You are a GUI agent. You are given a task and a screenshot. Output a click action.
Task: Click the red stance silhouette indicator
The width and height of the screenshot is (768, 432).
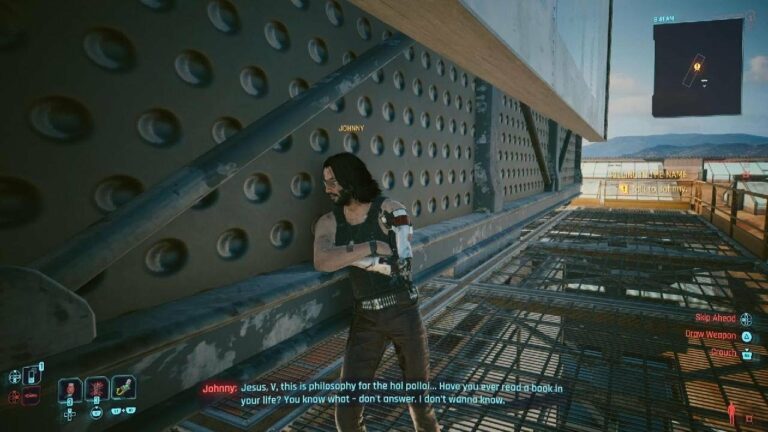pos(733,412)
